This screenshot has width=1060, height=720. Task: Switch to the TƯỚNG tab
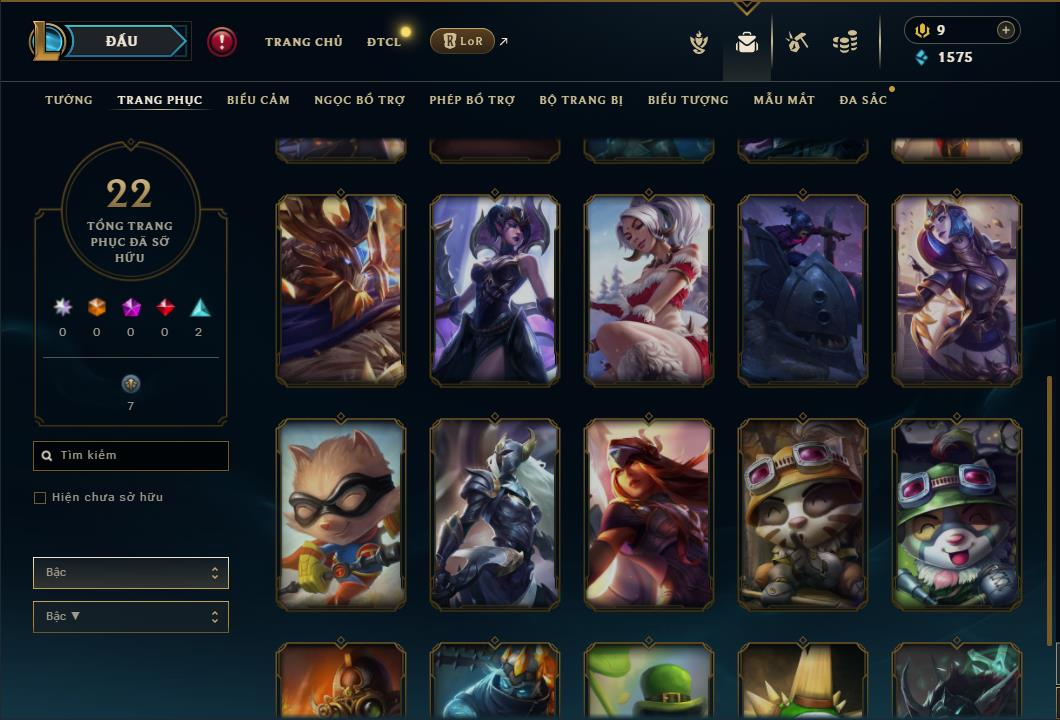[69, 100]
